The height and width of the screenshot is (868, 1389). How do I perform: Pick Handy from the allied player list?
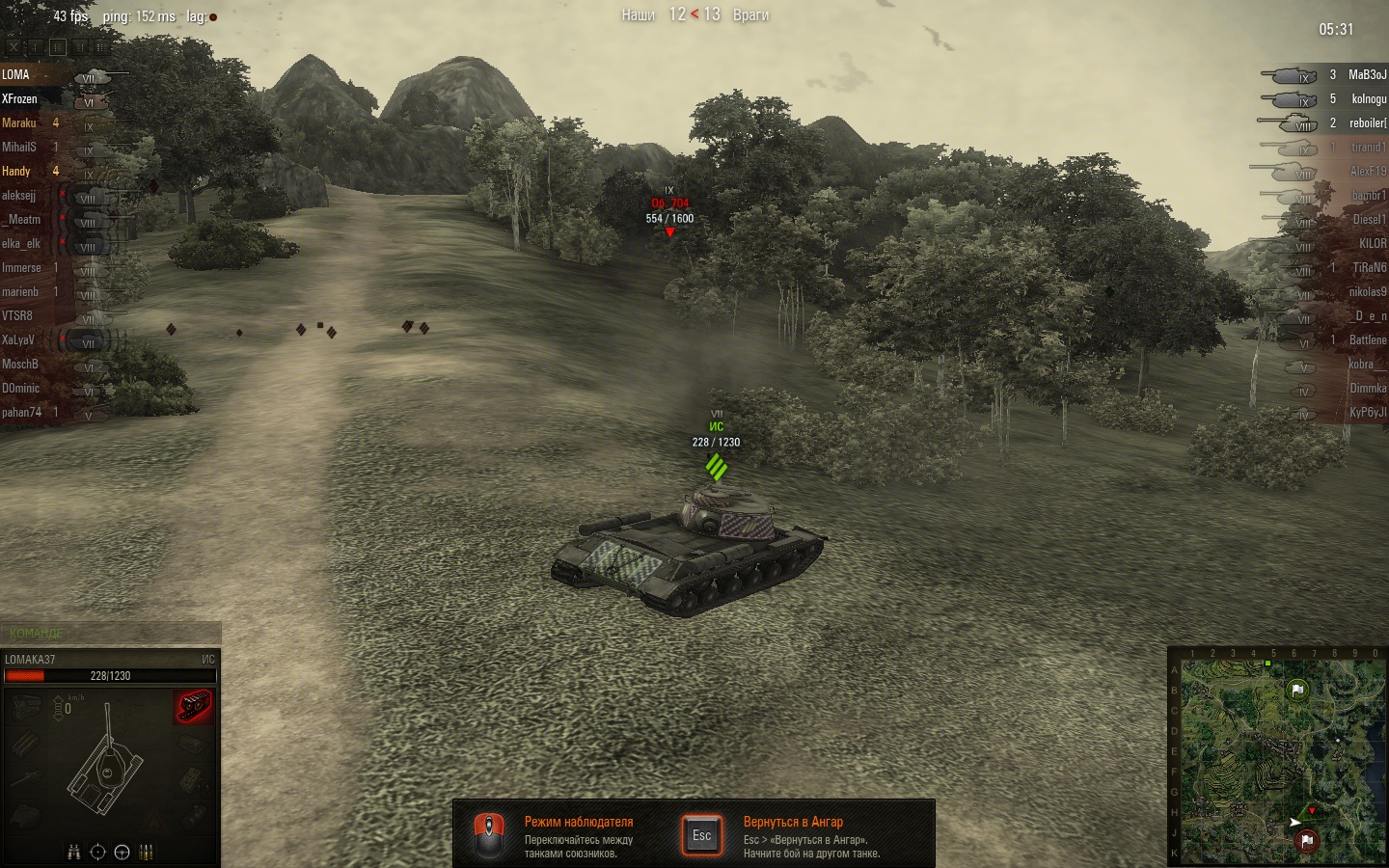tap(16, 171)
